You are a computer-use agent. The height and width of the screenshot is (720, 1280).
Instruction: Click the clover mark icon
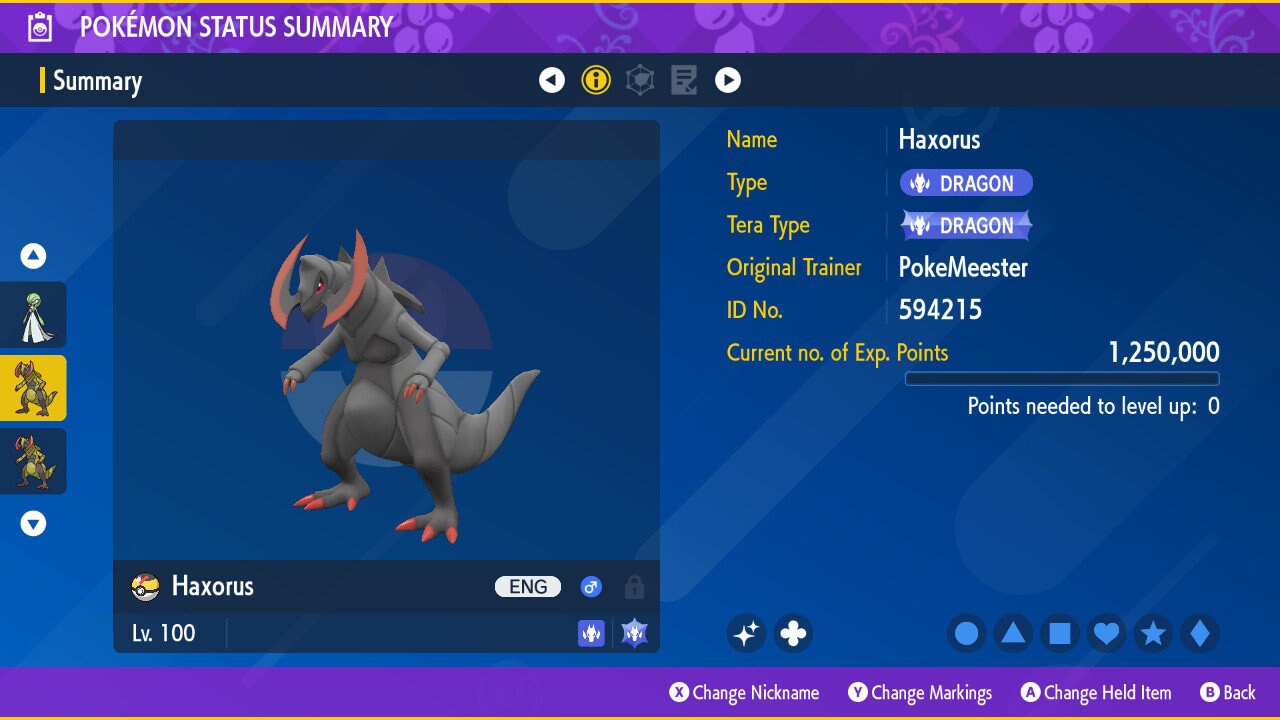(x=793, y=633)
